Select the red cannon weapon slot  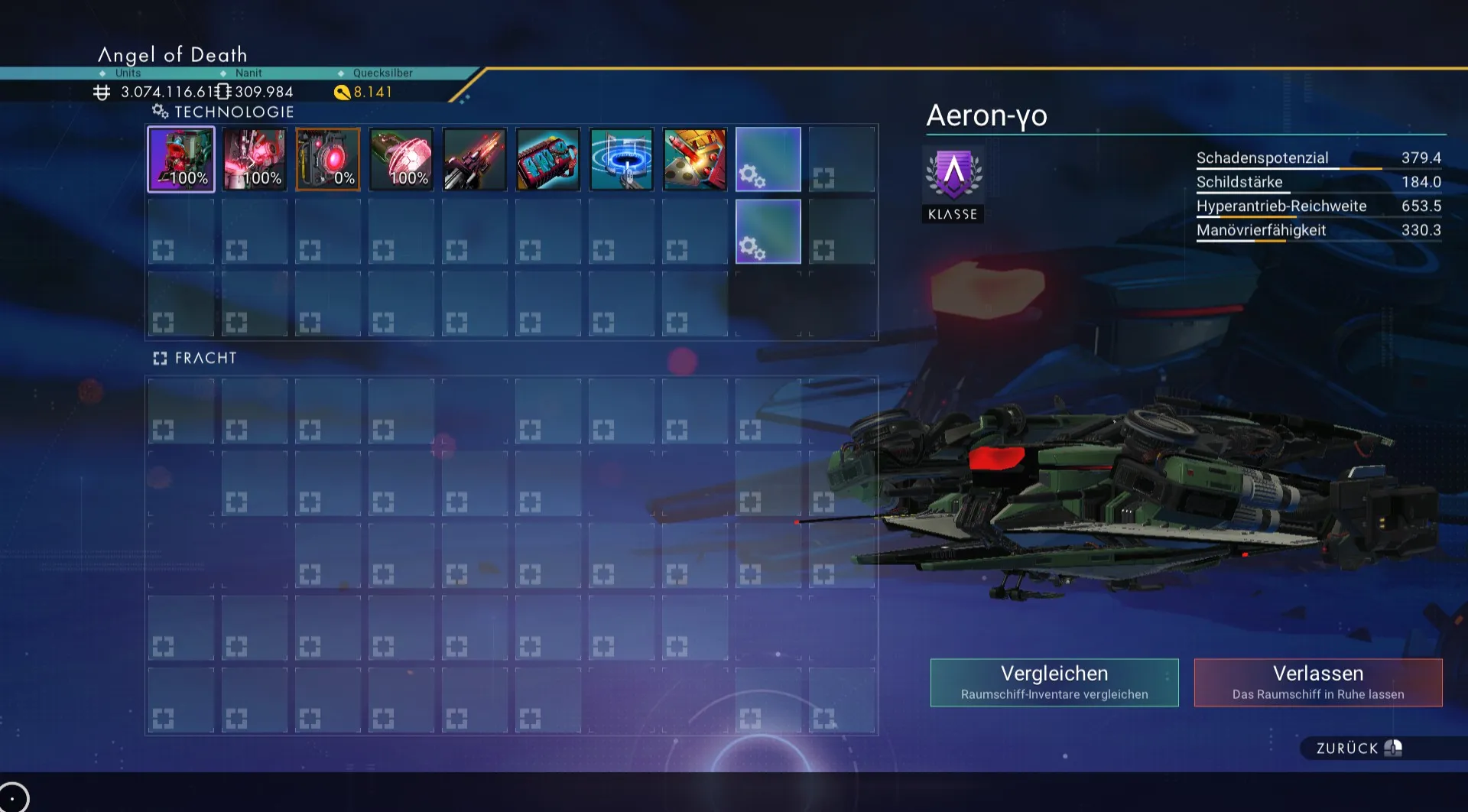click(475, 159)
